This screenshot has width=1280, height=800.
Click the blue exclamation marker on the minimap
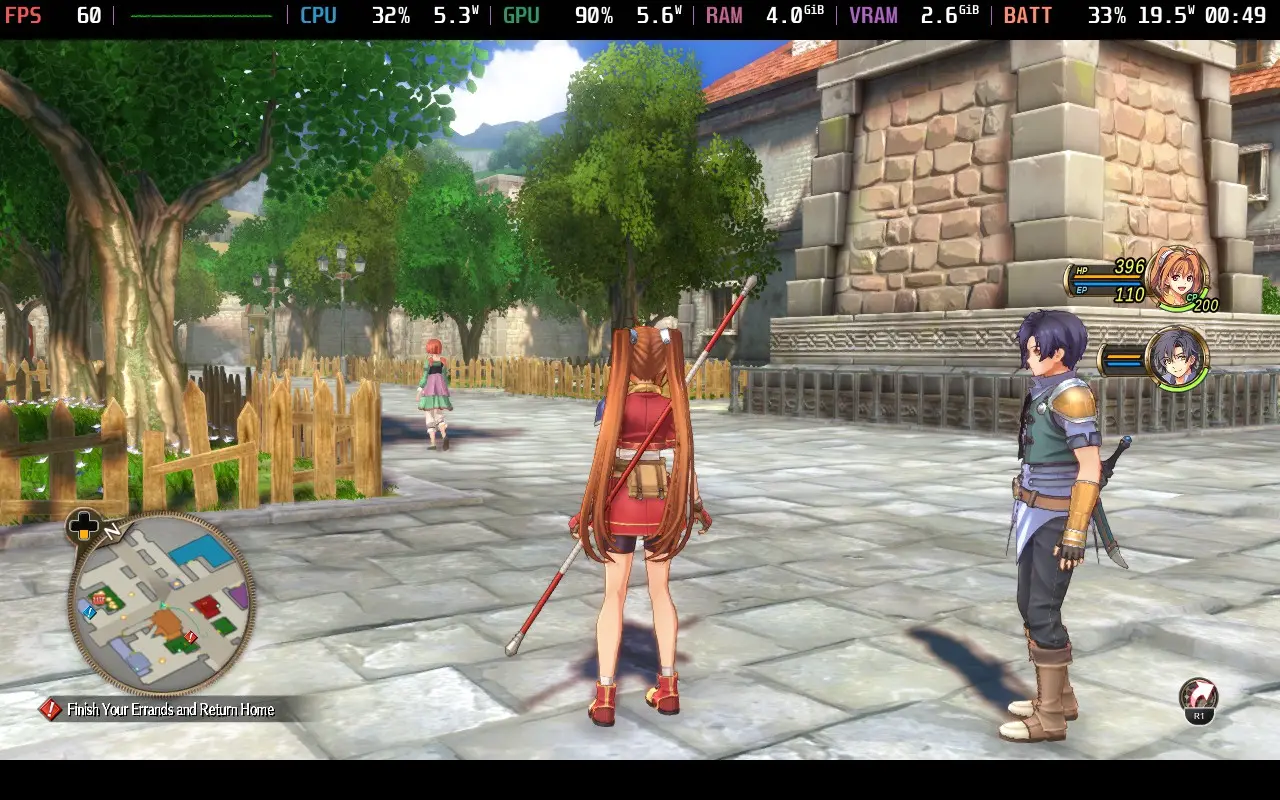89,612
